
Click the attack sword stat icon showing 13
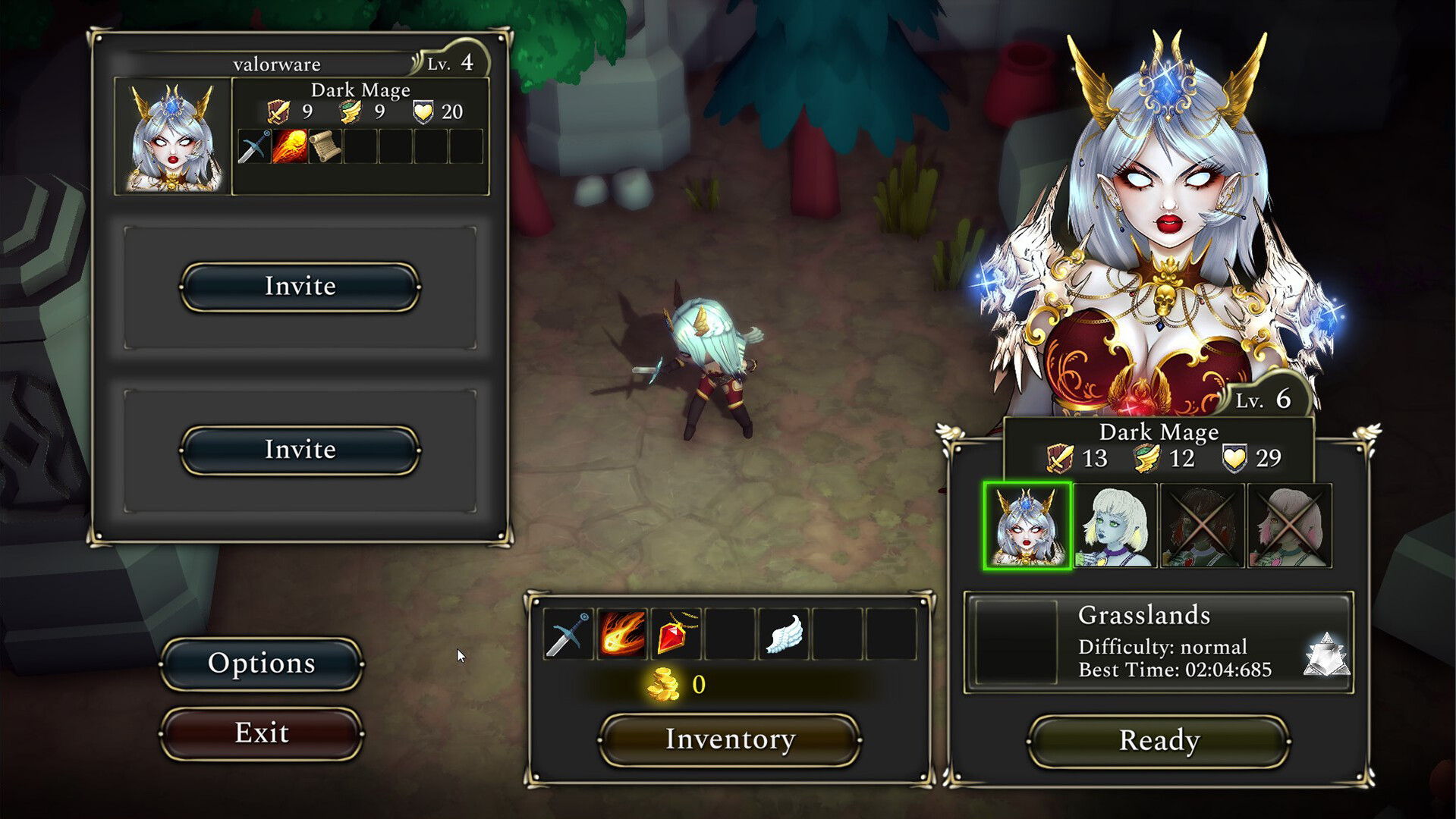[x=1061, y=458]
